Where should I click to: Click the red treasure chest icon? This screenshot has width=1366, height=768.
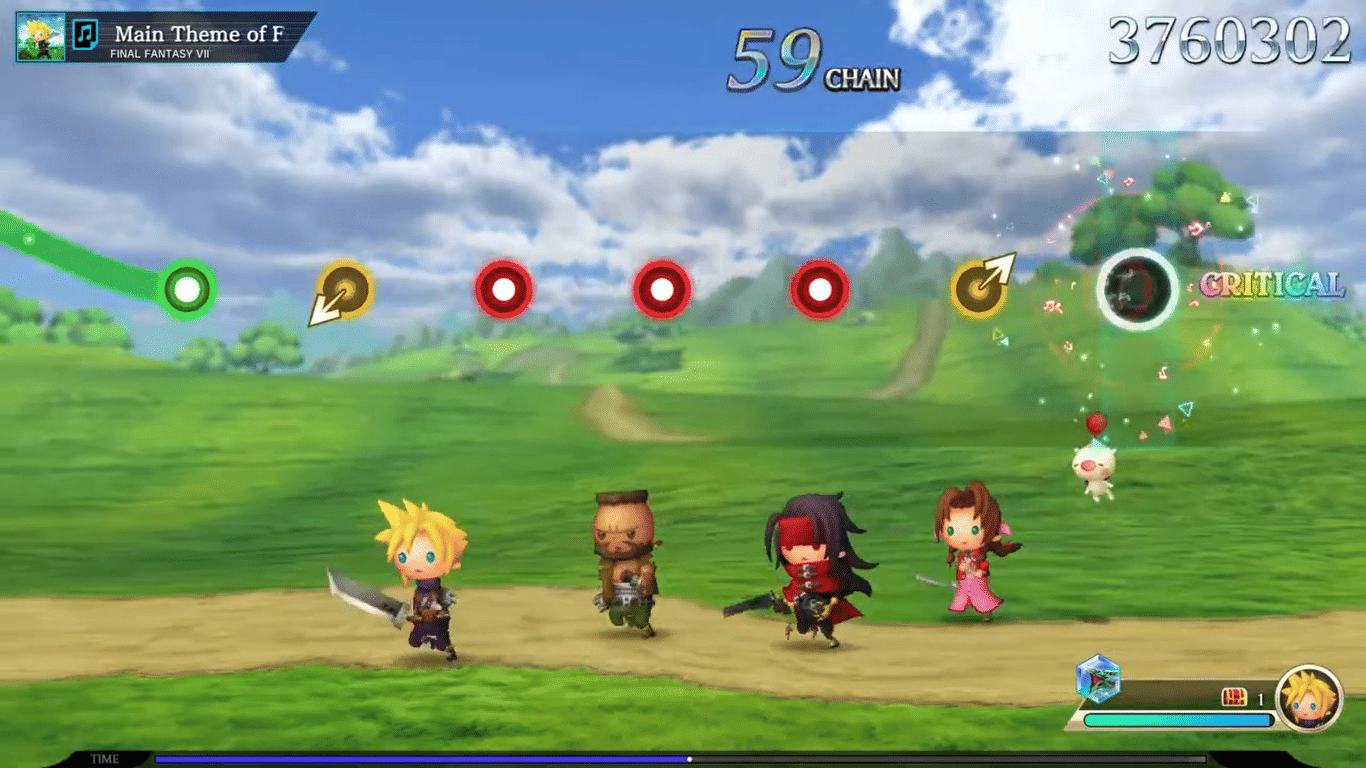1234,698
